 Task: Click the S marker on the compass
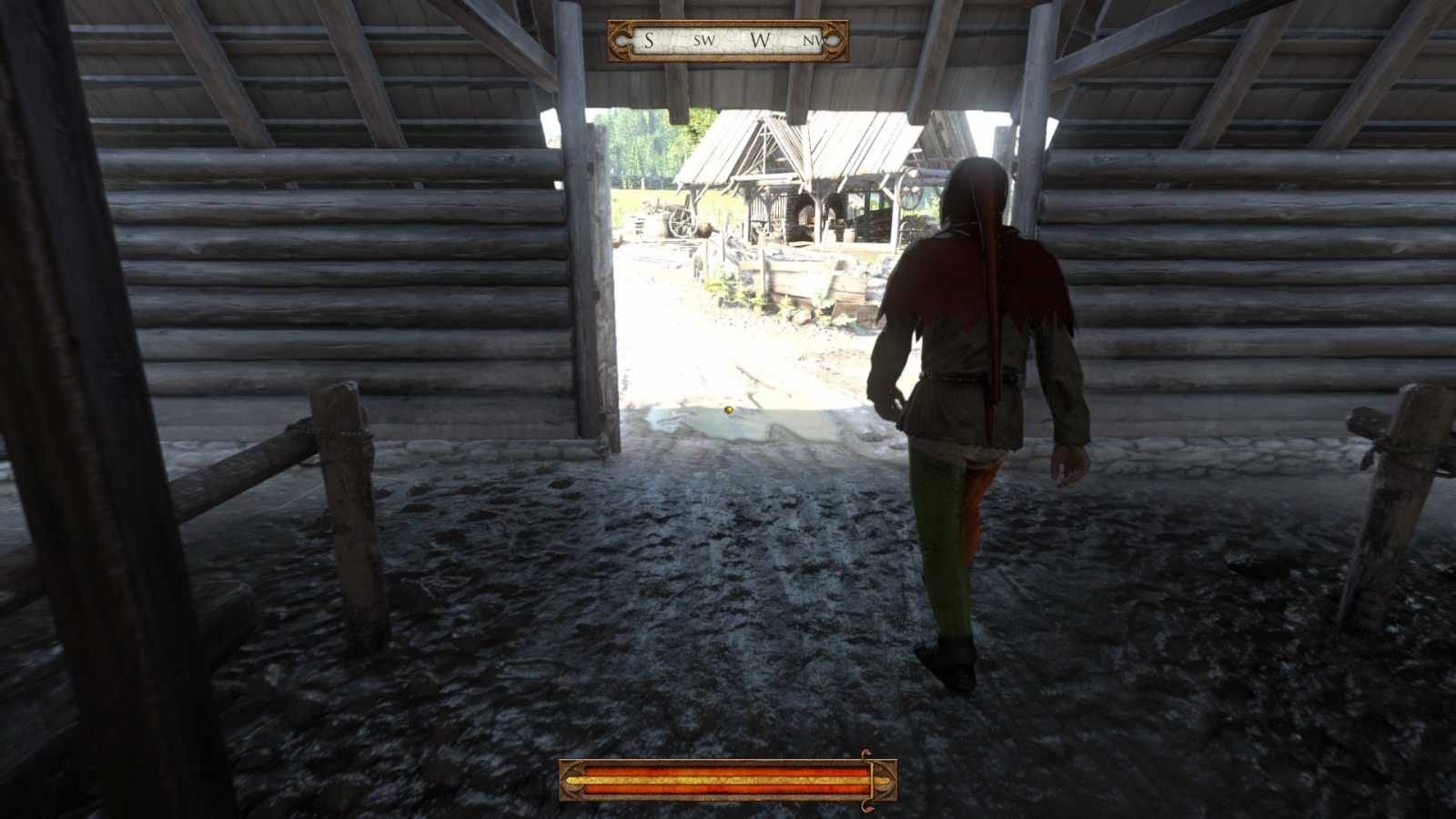tap(649, 41)
